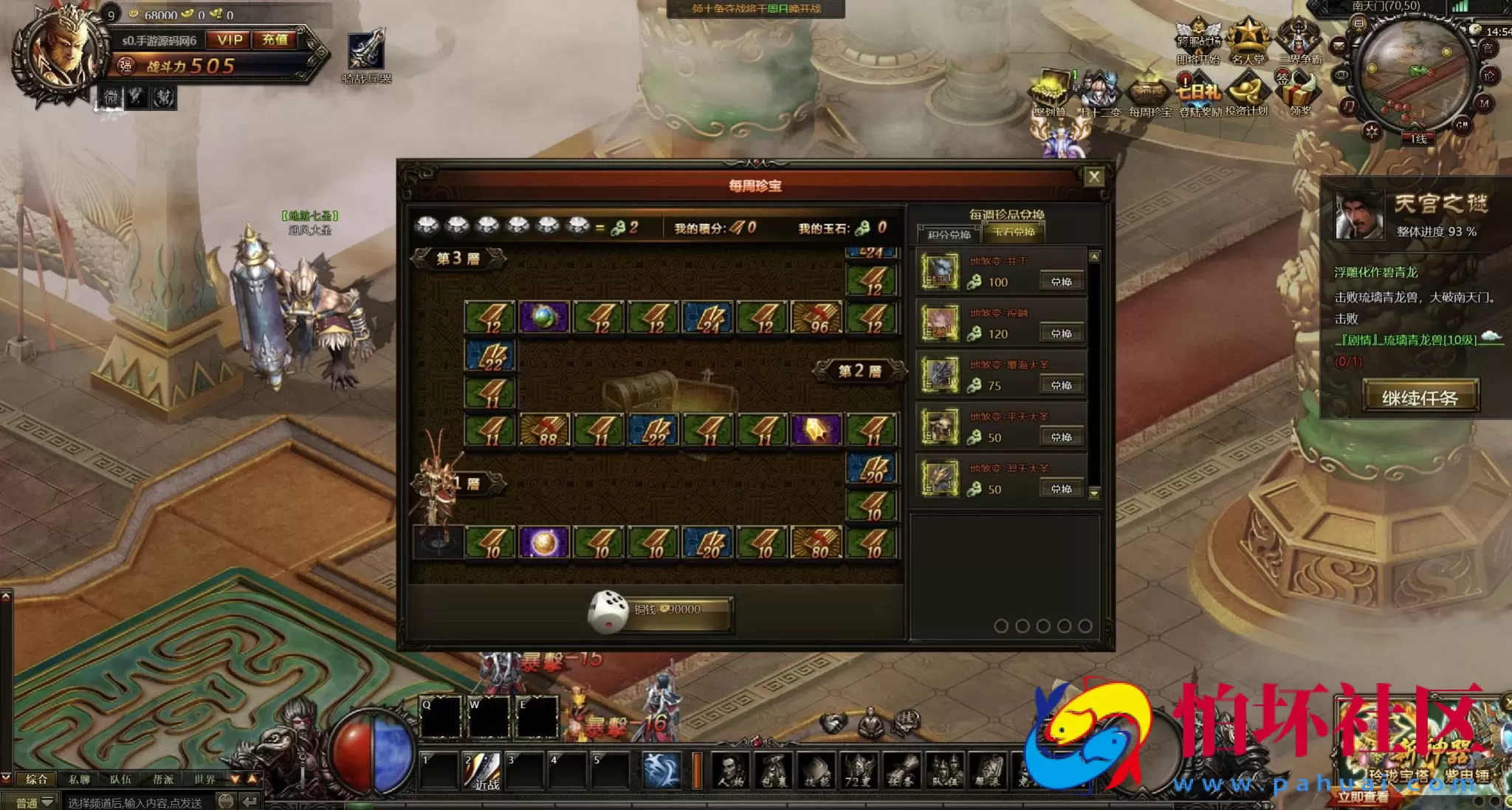Select the 玉石兑换 tab
This screenshot has height=810, width=1512.
click(1014, 233)
